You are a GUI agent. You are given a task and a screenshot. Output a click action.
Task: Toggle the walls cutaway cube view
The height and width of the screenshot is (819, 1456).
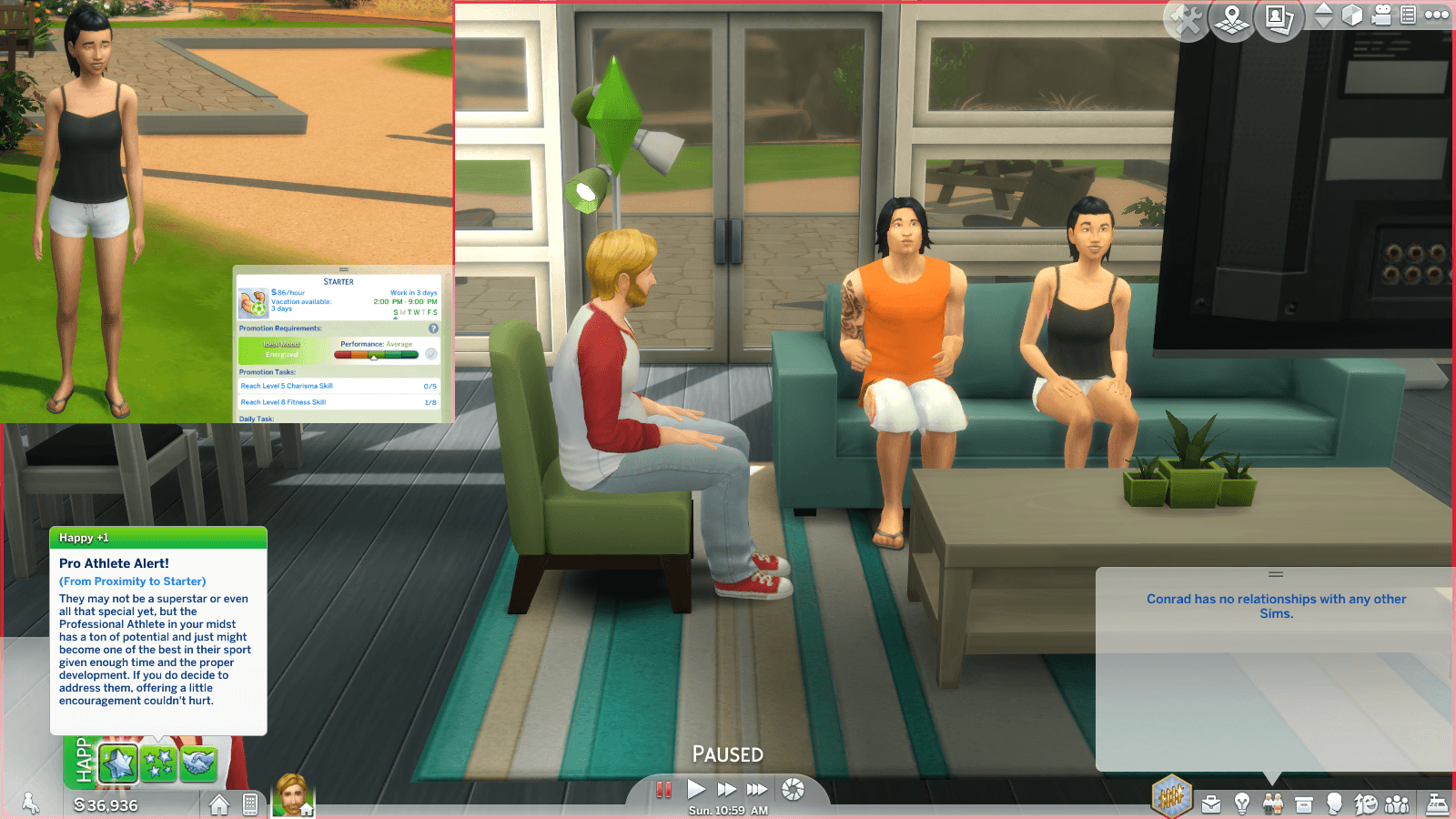1353,15
